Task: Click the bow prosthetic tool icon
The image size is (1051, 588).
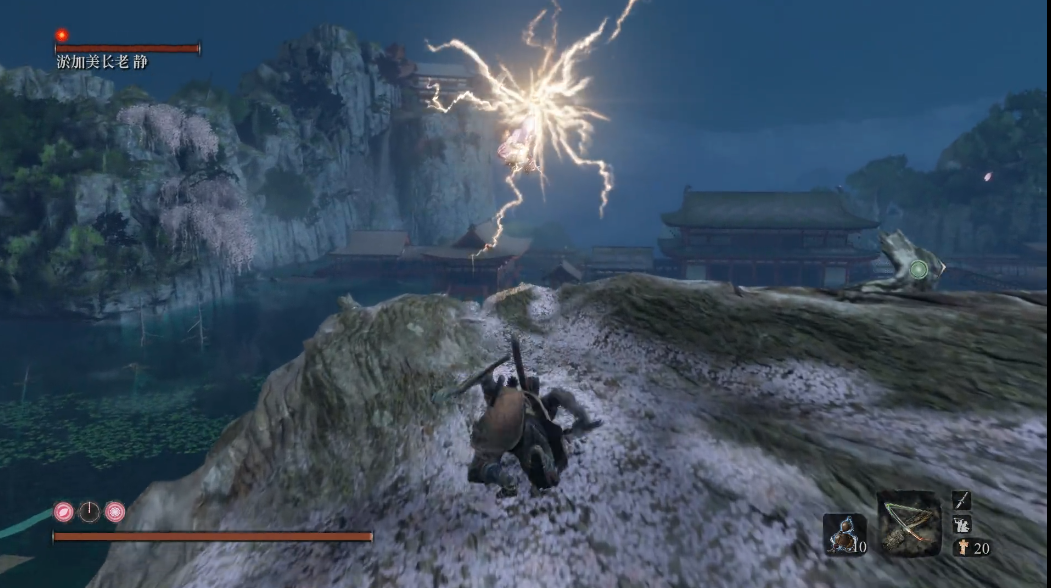Action: pos(909,523)
